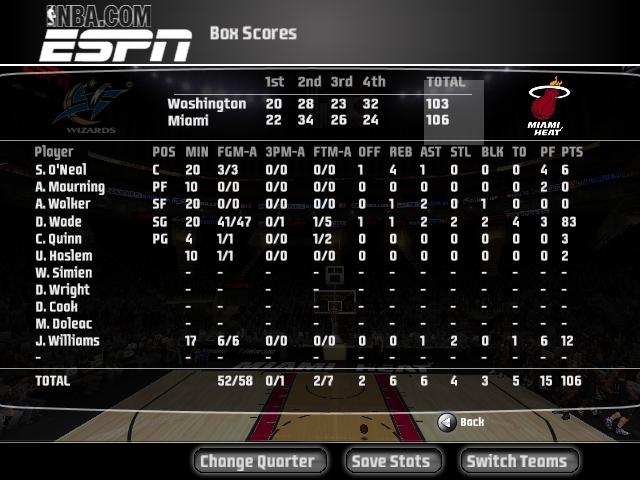
Task: Open the Change Quarter option
Action: tap(257, 461)
